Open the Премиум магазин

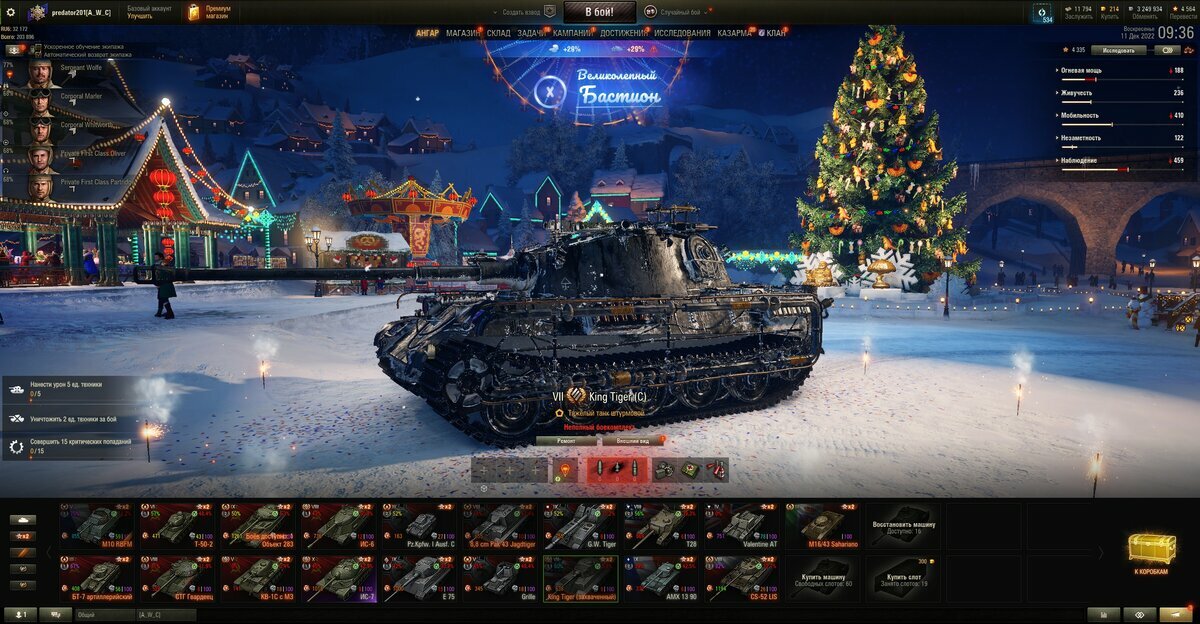pos(210,12)
